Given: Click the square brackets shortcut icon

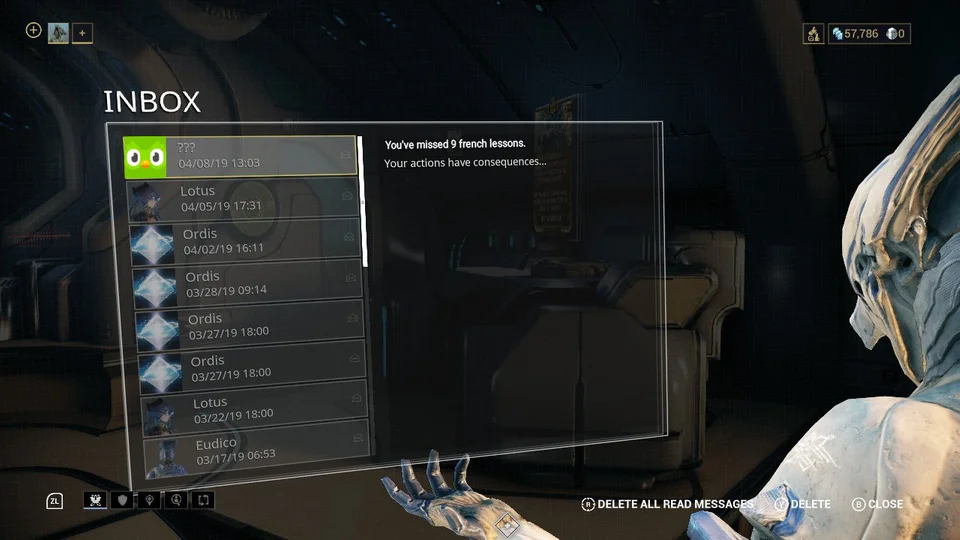Looking at the screenshot, I should click(203, 500).
